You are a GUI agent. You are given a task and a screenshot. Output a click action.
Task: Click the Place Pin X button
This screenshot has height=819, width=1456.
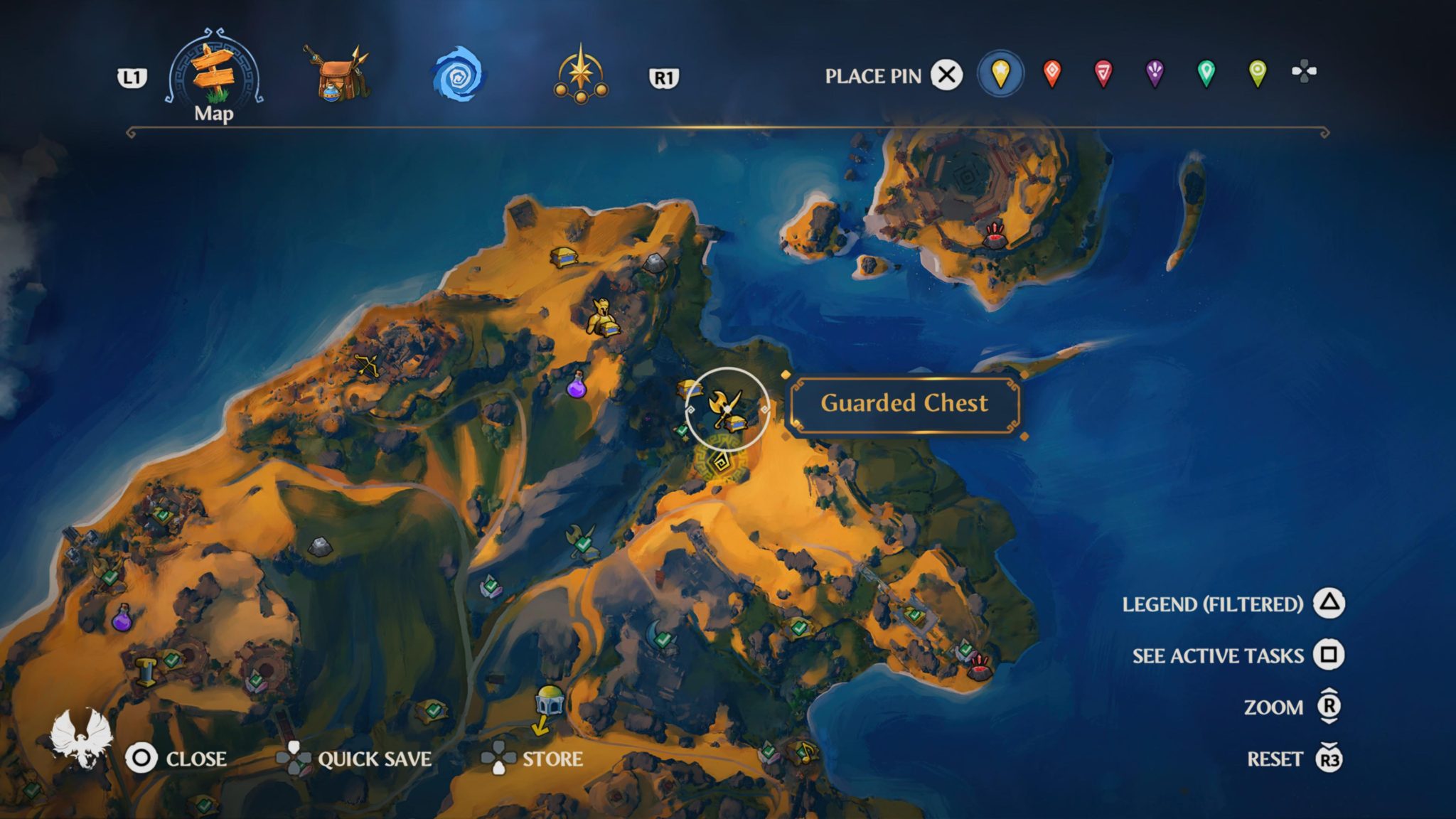(x=946, y=73)
